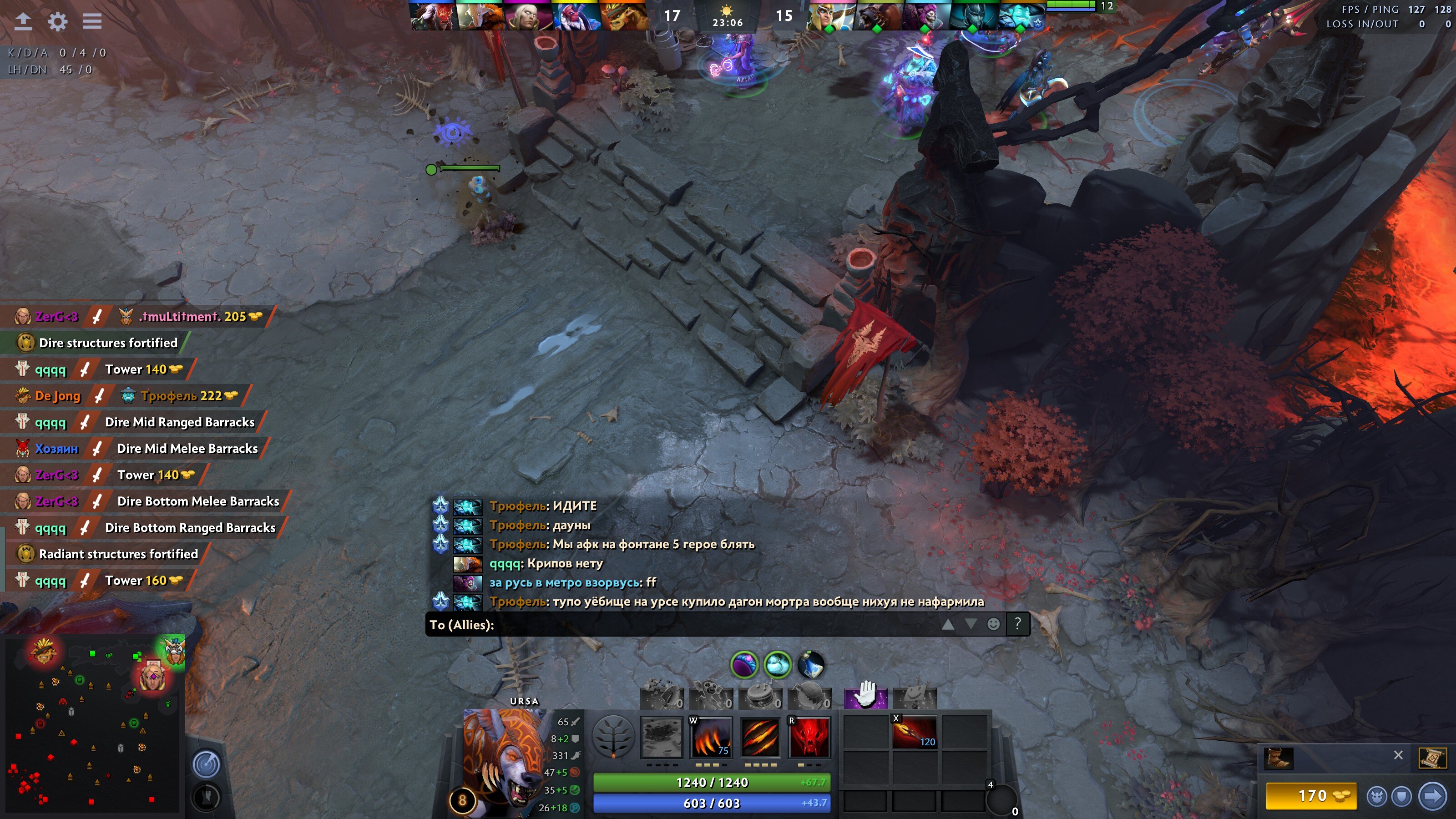This screenshot has height=819, width=1456.
Task: Use the Dagon item in inventory
Action: click(x=914, y=733)
